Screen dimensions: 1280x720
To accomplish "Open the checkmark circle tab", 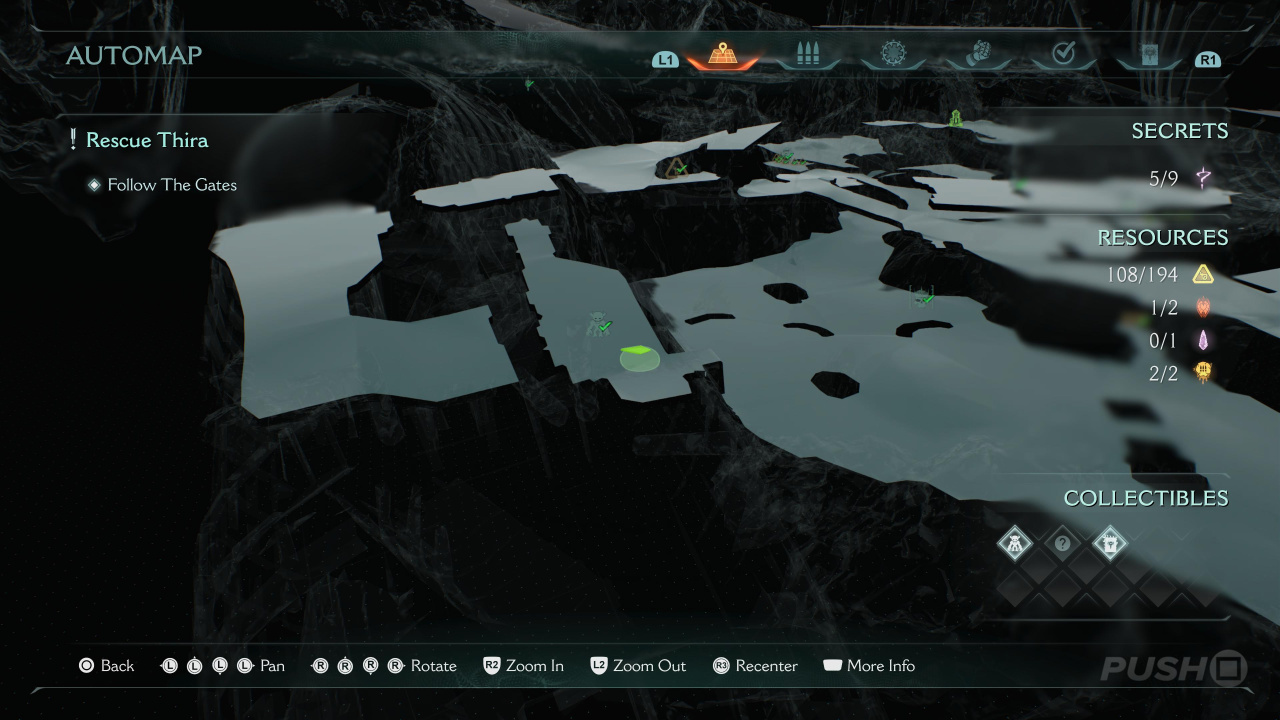I will click(x=1062, y=54).
